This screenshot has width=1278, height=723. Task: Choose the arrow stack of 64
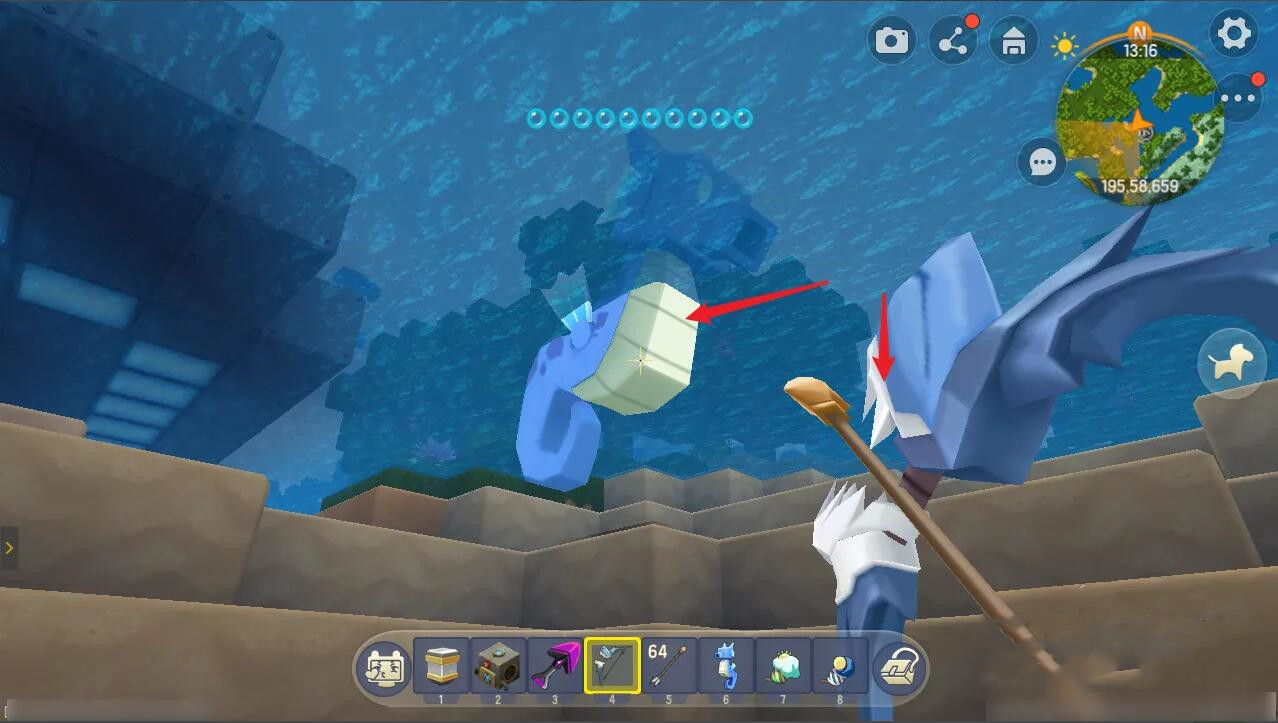tap(669, 666)
